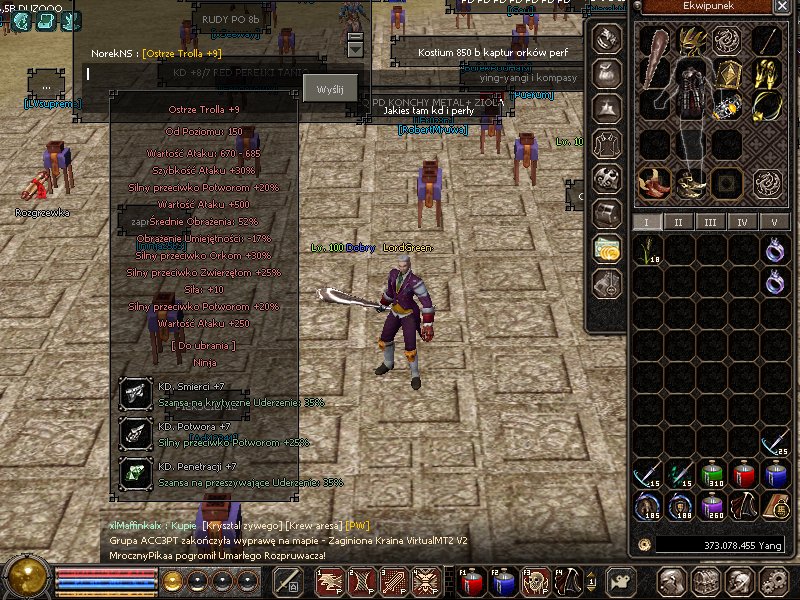
Task: Select the hooded cape item in inventory
Action: [744, 506]
